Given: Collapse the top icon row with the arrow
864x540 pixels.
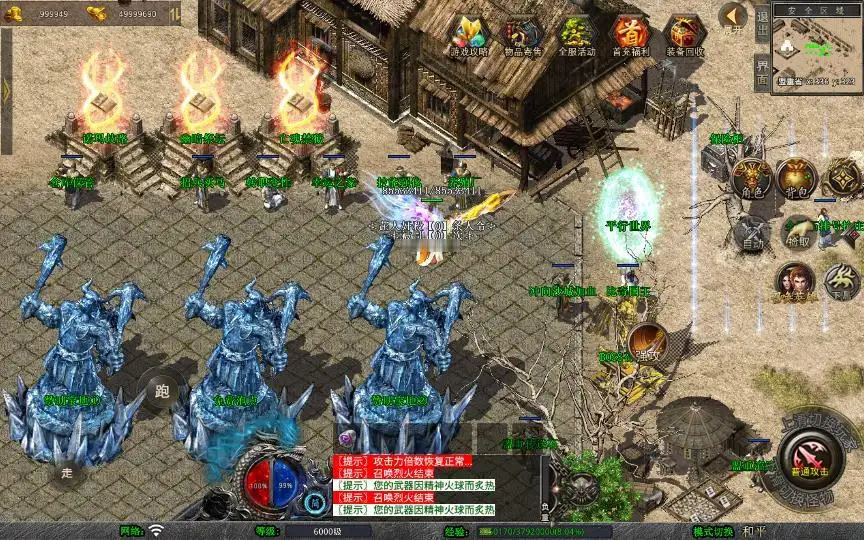Looking at the screenshot, I should click(733, 16).
